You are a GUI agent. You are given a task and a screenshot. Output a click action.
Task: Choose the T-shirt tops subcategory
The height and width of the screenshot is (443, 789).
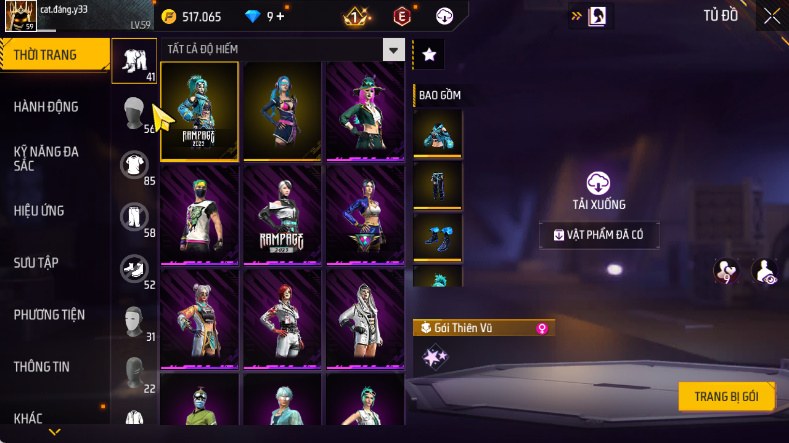(133, 165)
